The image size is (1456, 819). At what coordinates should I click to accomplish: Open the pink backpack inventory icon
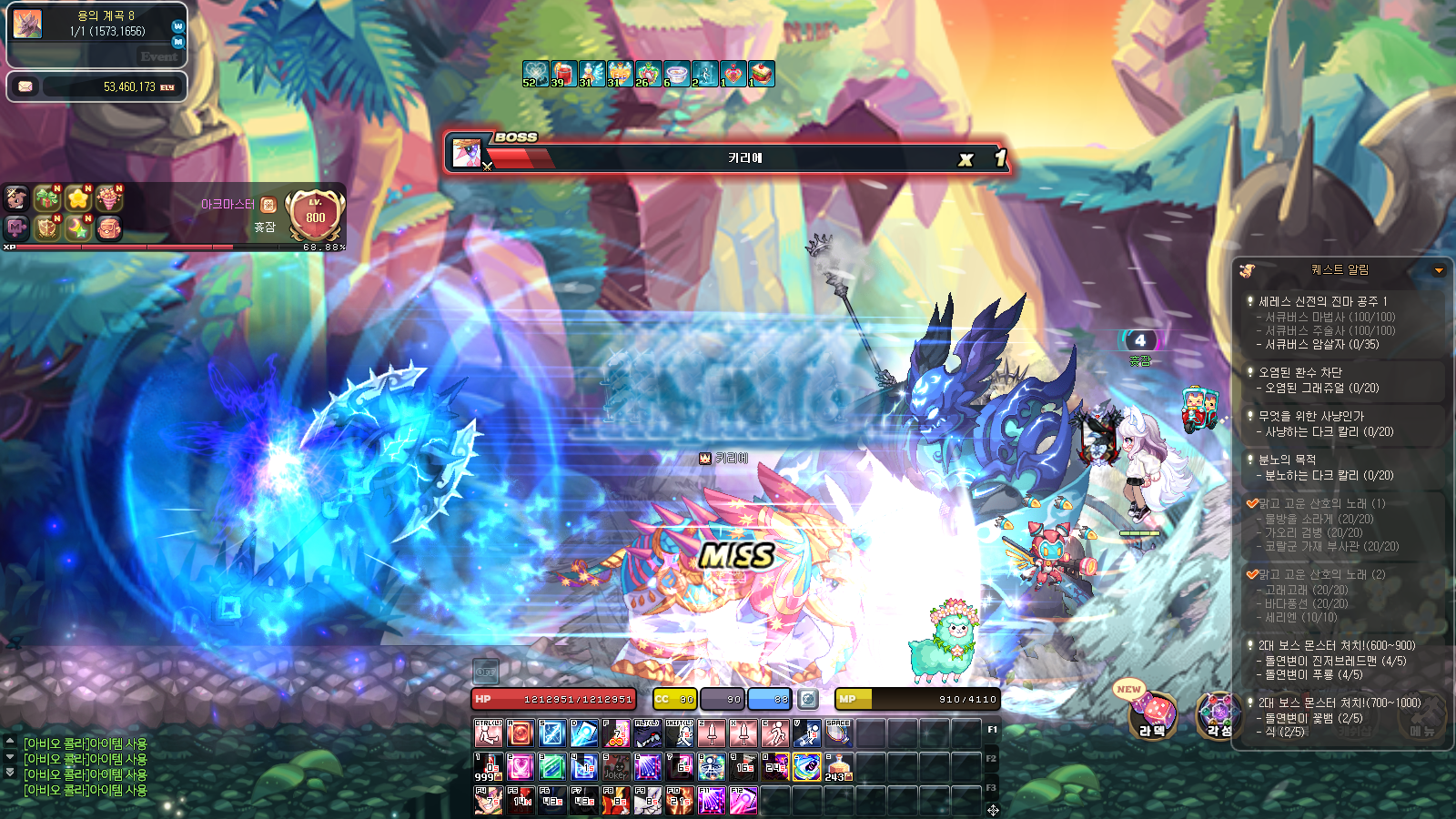(108, 227)
